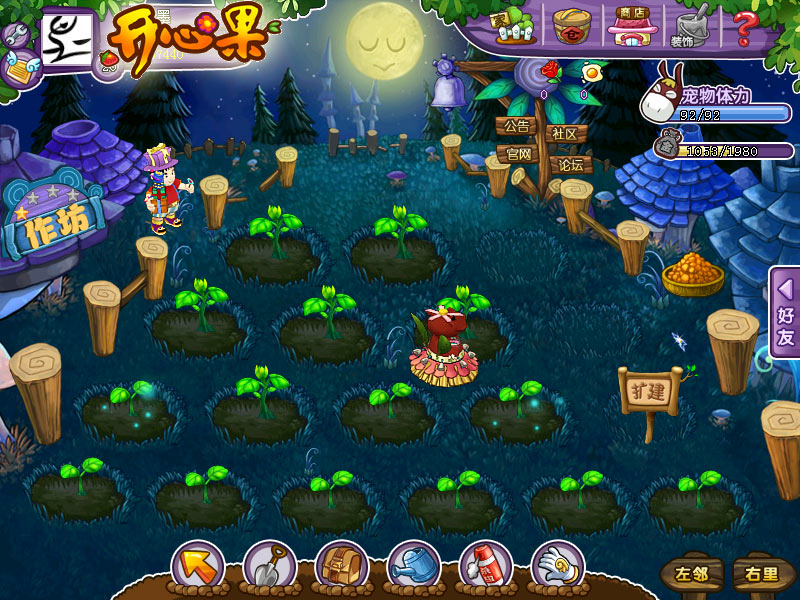
Task: Expand the friends (好友) side panel
Action: (x=785, y=312)
